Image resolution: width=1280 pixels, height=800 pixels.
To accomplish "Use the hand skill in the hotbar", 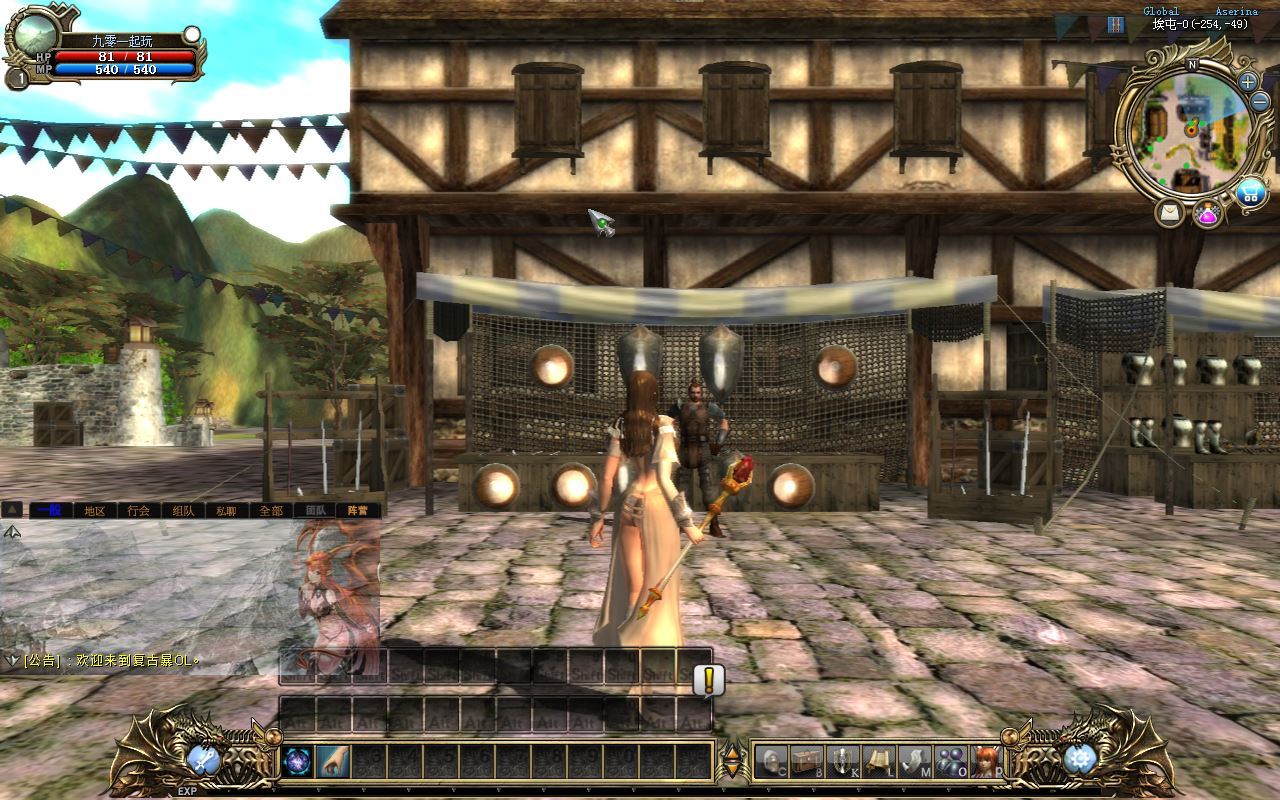I will pyautogui.click(x=333, y=762).
